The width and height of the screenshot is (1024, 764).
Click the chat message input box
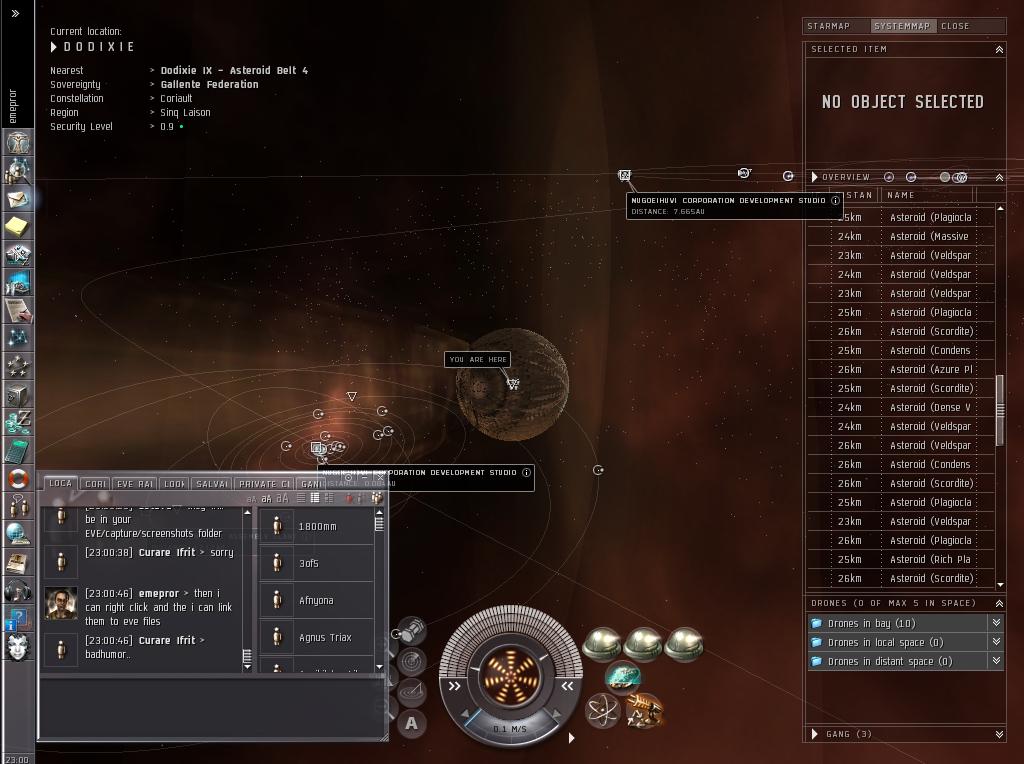coord(212,706)
